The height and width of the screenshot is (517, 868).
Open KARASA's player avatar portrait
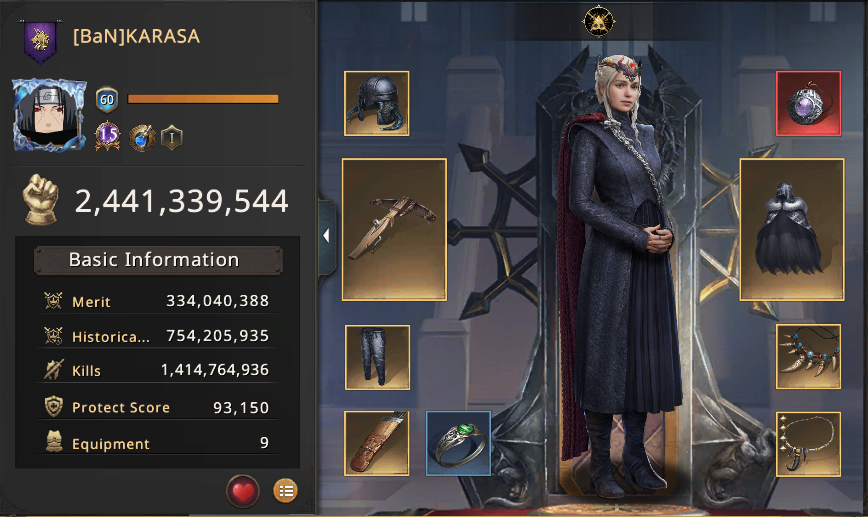coord(50,117)
